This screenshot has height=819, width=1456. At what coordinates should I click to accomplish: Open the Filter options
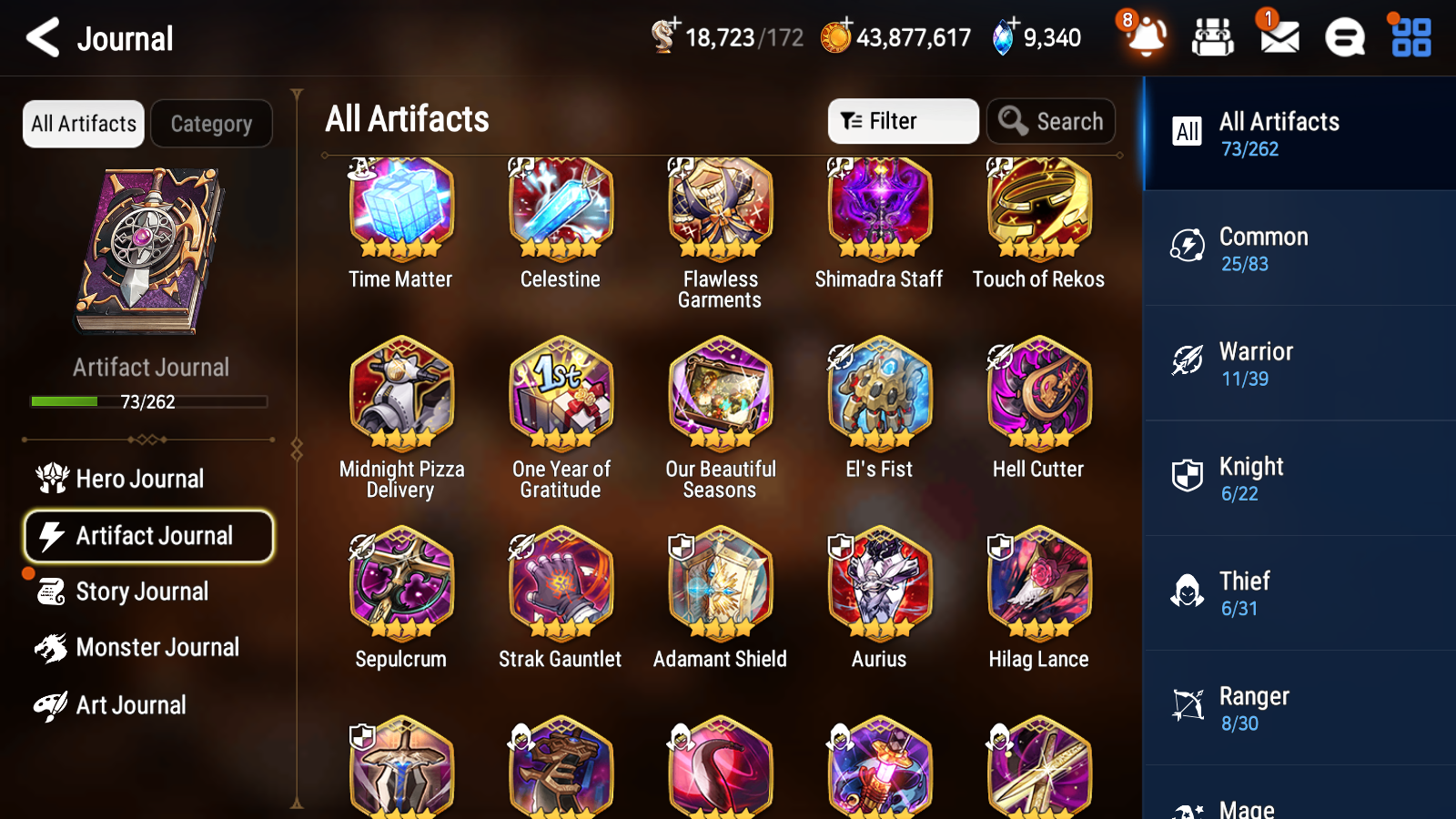[x=902, y=120]
